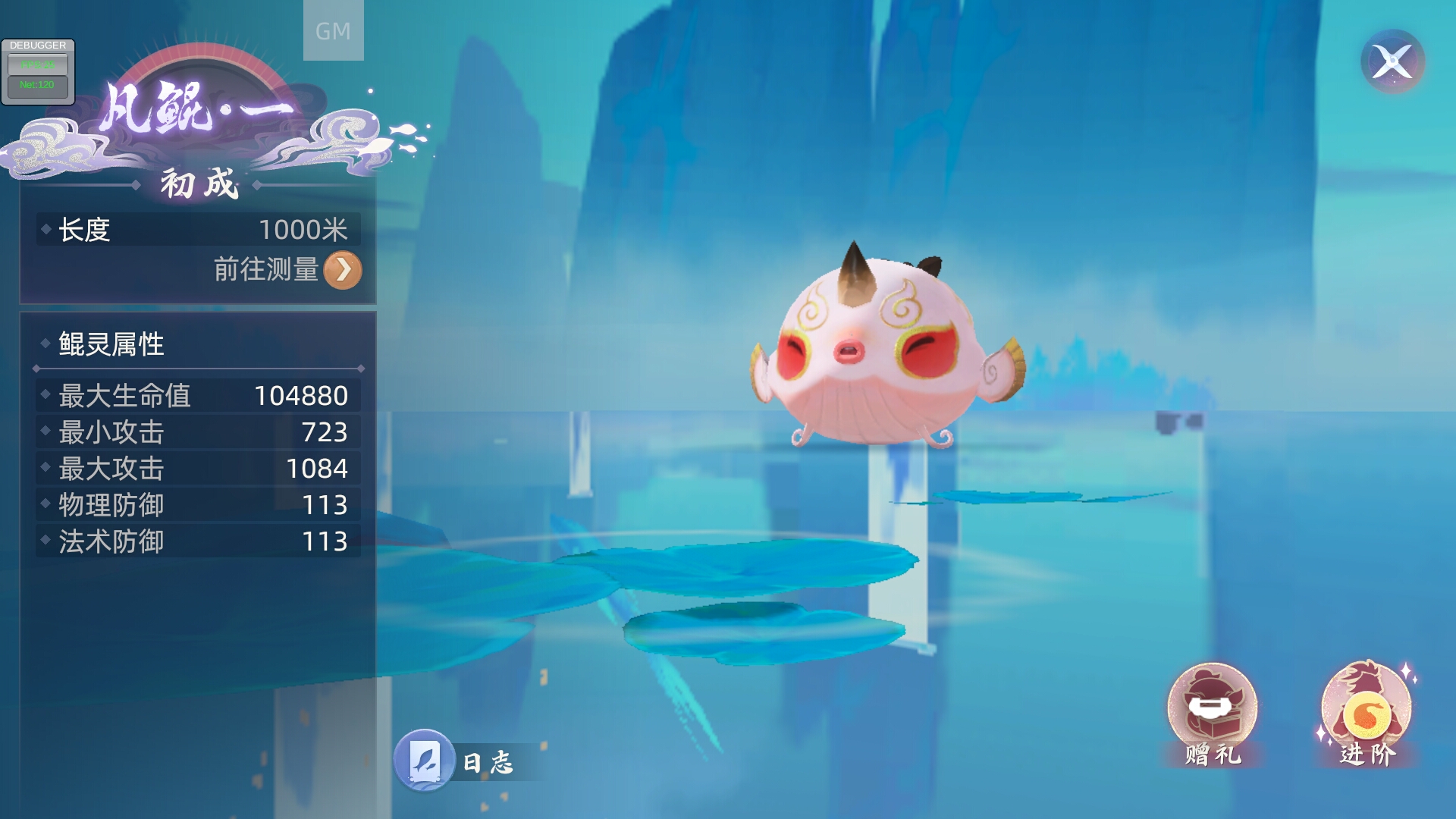
Task: Go to measure with the orange arrow
Action: click(x=343, y=270)
